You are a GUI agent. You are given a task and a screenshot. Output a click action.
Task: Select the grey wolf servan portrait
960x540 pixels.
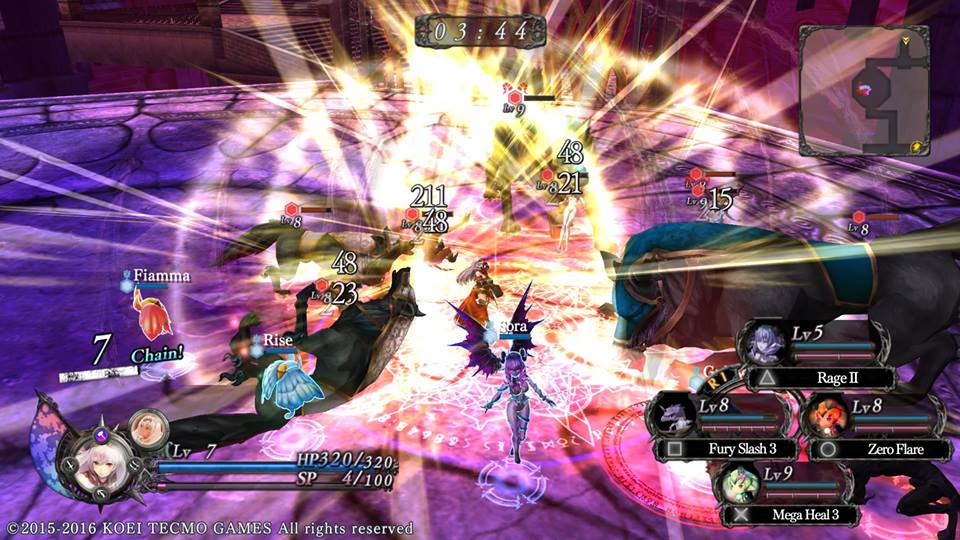pyautogui.click(x=670, y=416)
